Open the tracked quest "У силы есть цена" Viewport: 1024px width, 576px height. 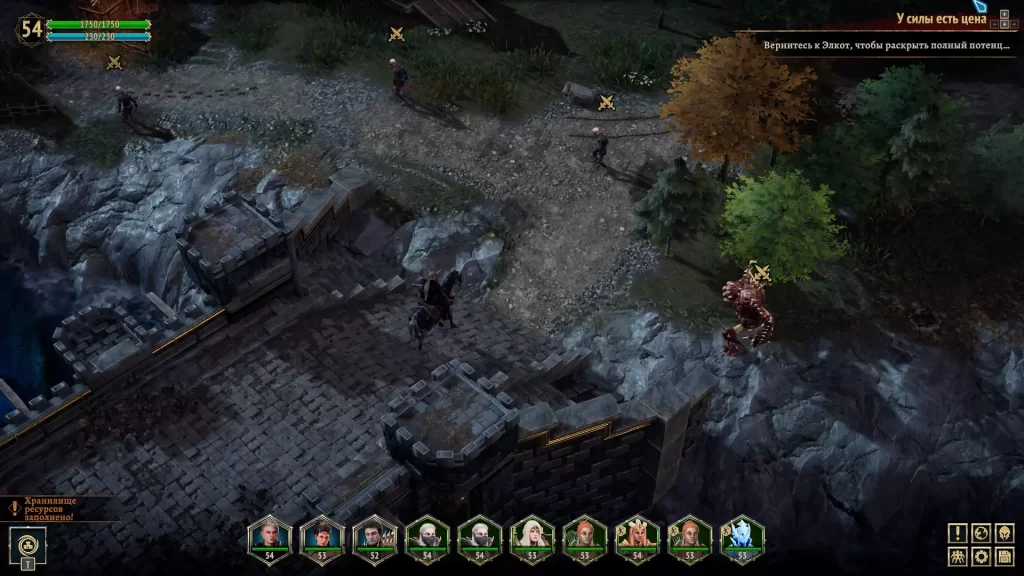(x=939, y=18)
